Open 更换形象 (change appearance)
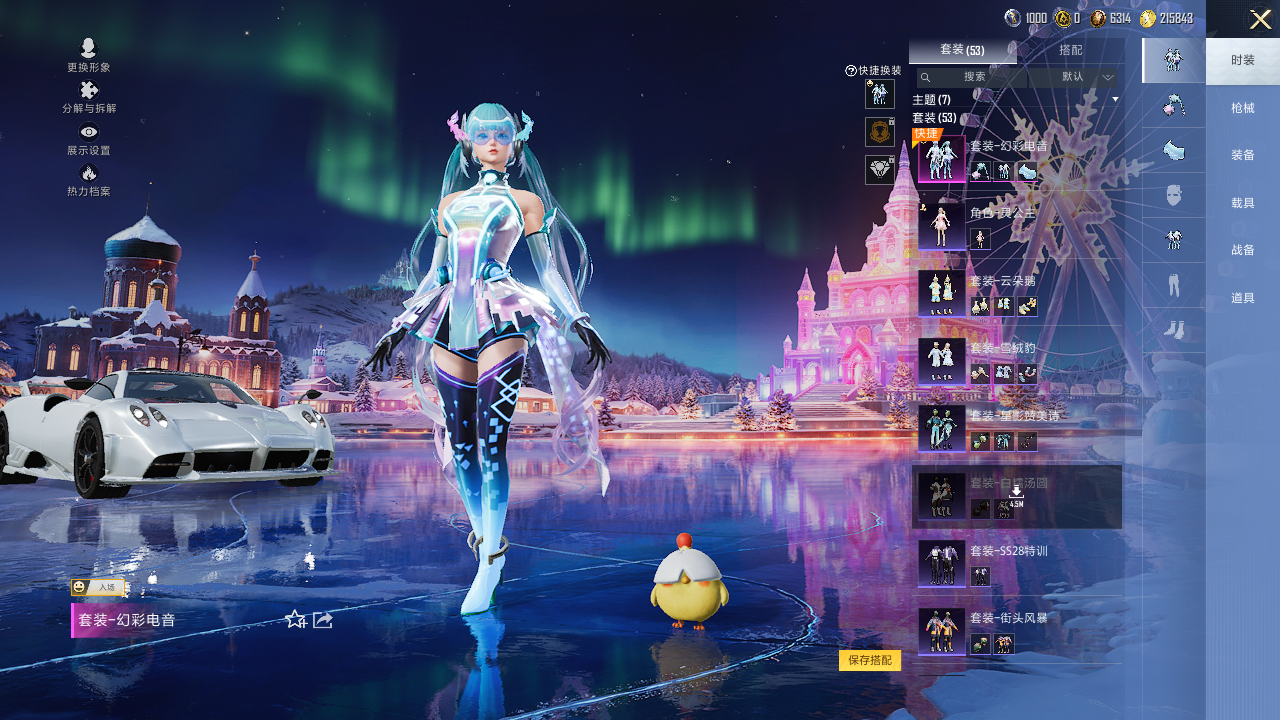This screenshot has width=1280, height=720. [x=88, y=54]
